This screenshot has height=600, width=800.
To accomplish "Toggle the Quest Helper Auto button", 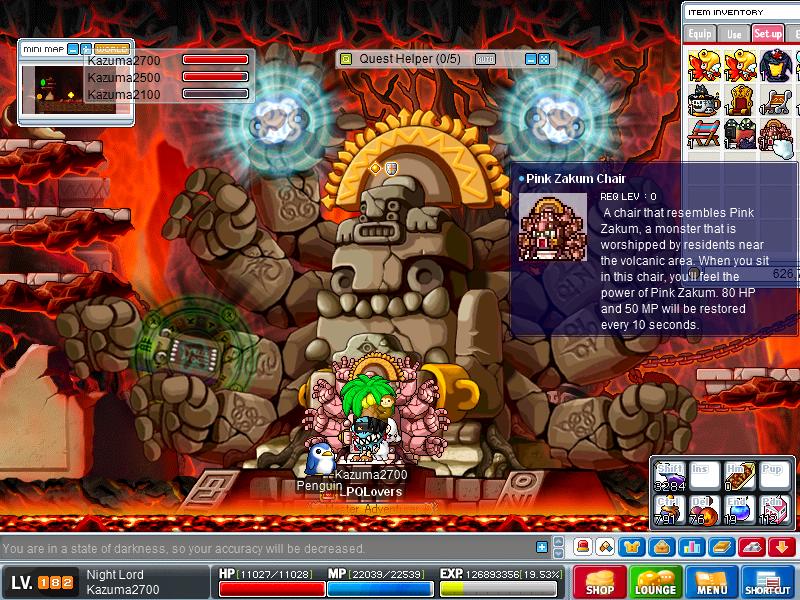I will point(485,59).
